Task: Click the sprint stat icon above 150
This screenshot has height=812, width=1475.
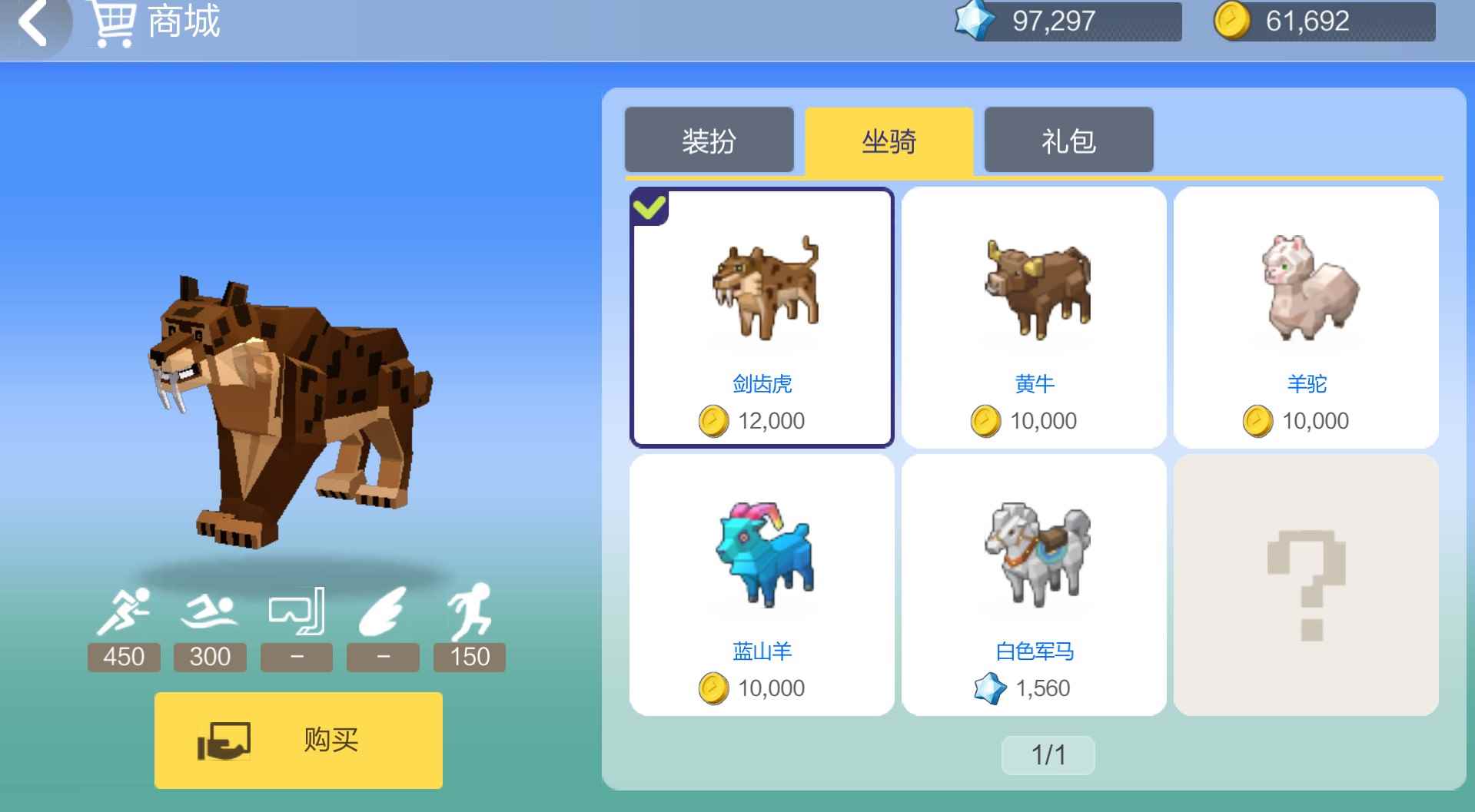Action: pyautogui.click(x=471, y=611)
